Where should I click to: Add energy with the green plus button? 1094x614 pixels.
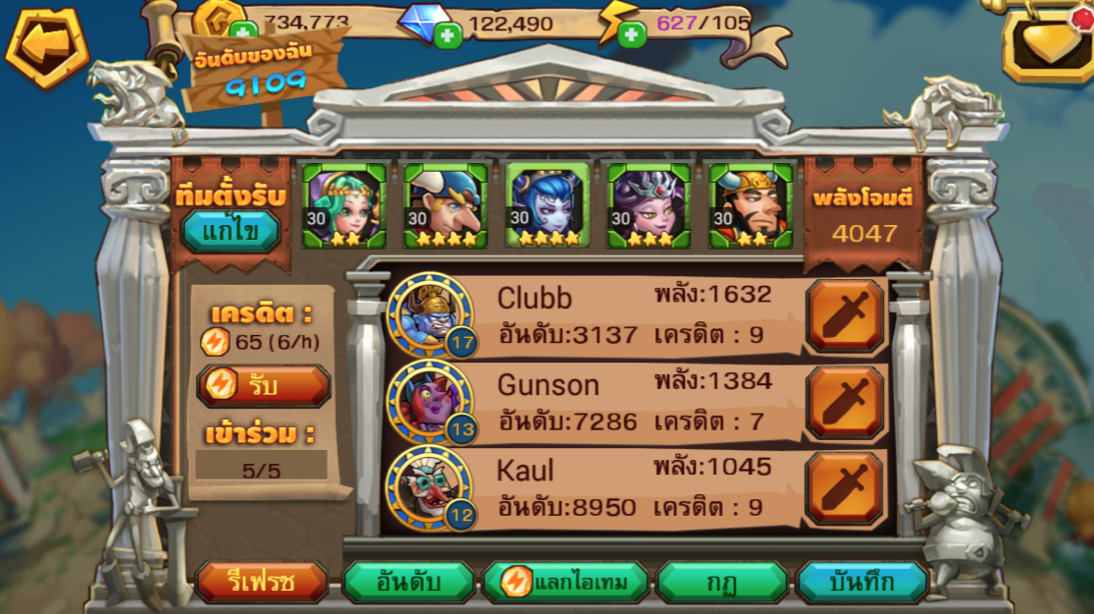point(631,36)
